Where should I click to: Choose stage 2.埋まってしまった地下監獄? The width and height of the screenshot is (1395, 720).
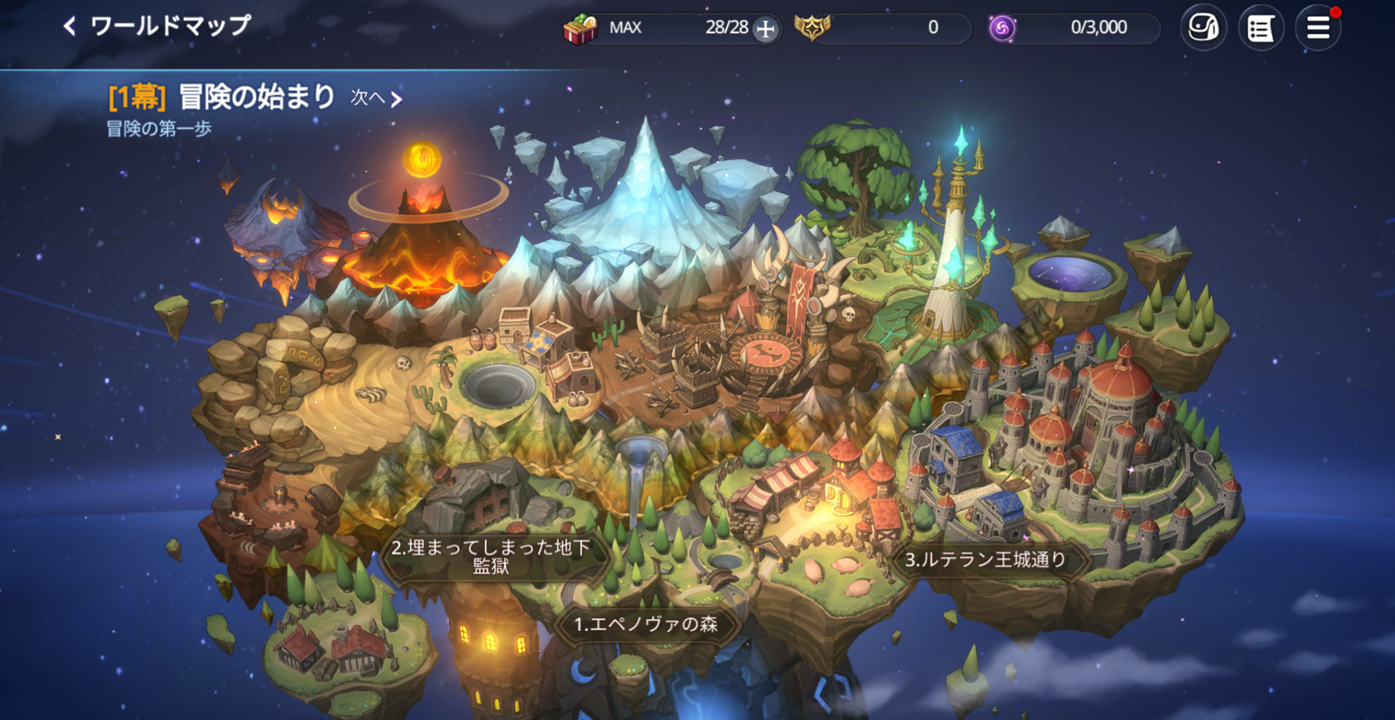[492, 558]
